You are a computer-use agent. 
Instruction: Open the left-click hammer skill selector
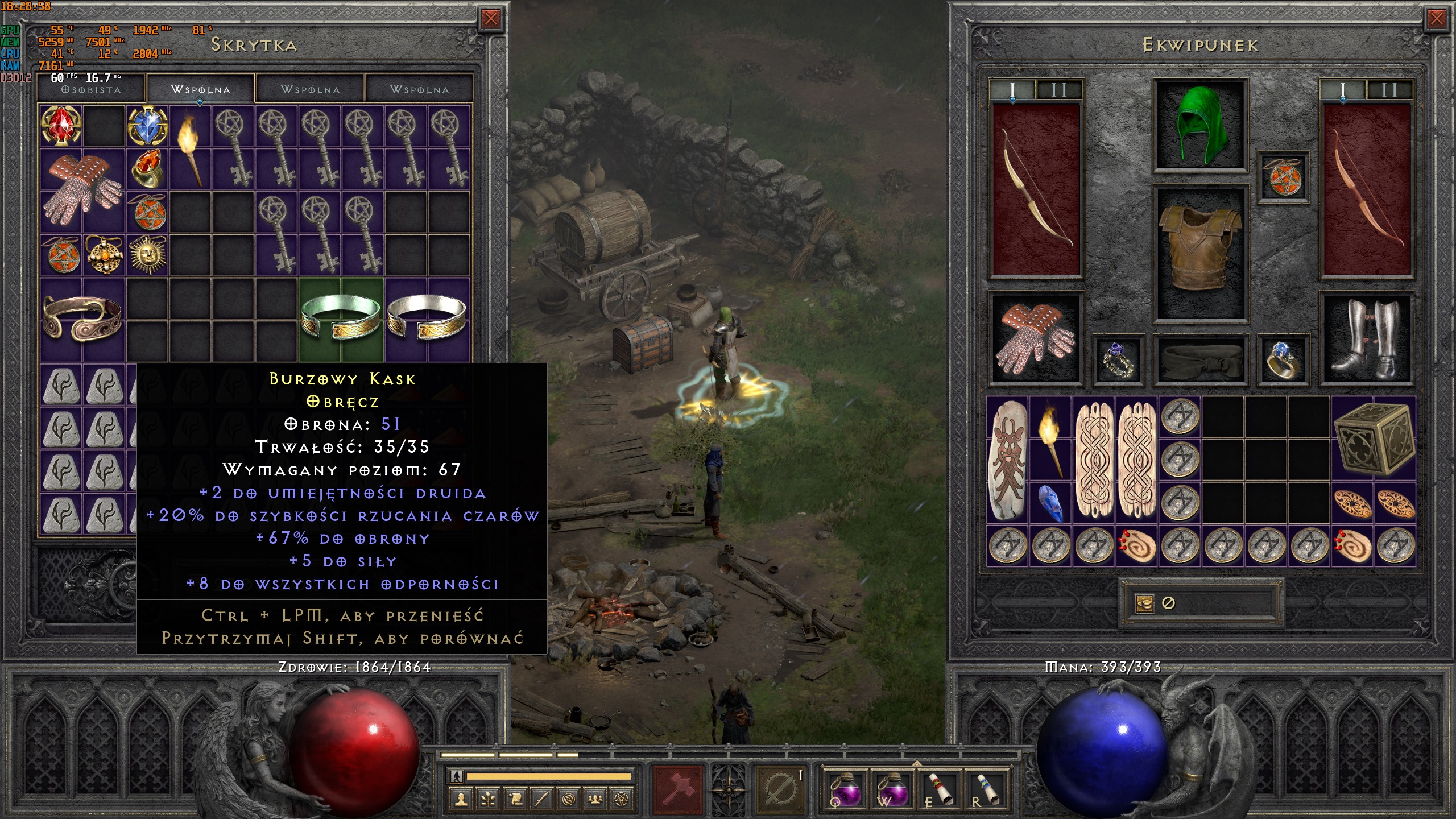coord(678,789)
